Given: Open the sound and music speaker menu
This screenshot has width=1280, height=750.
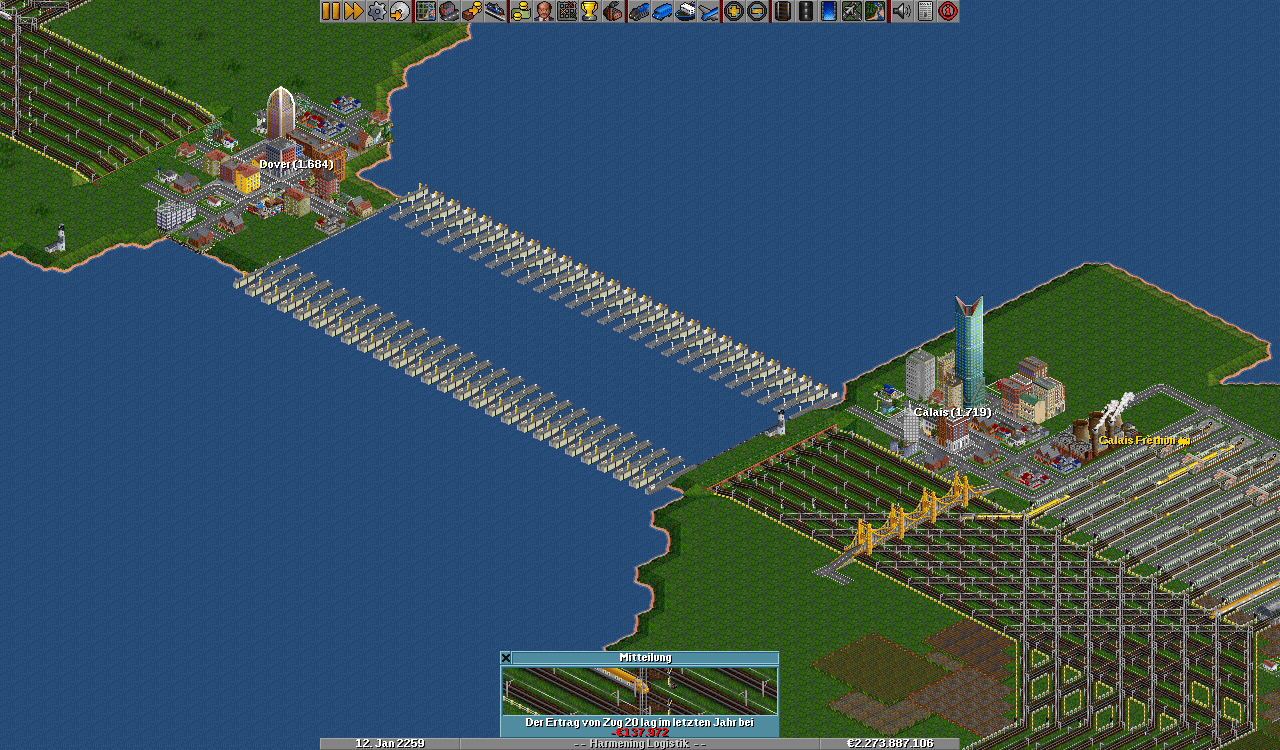Looking at the screenshot, I should 901,11.
